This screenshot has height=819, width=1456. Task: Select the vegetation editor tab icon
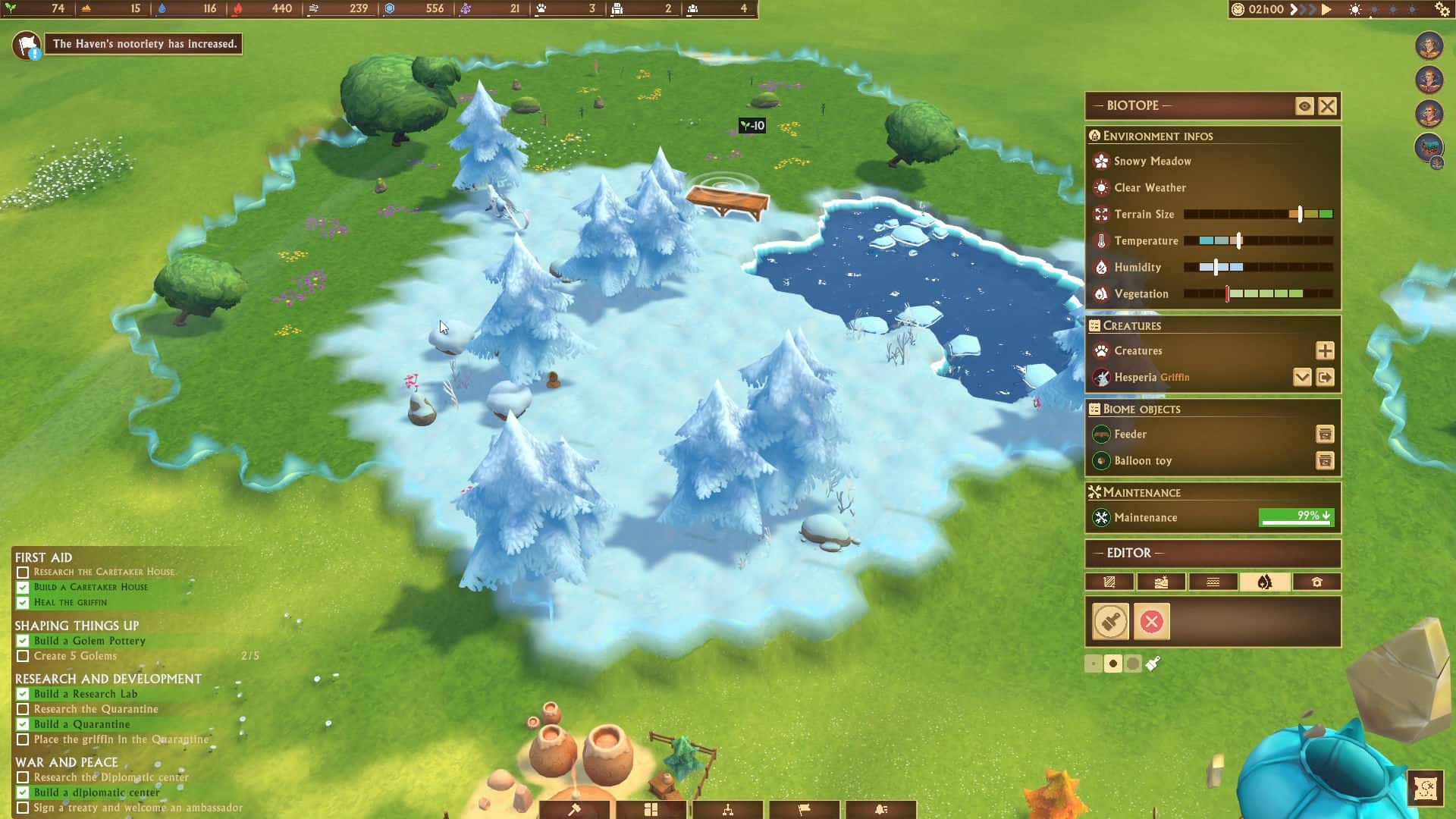[x=1264, y=582]
